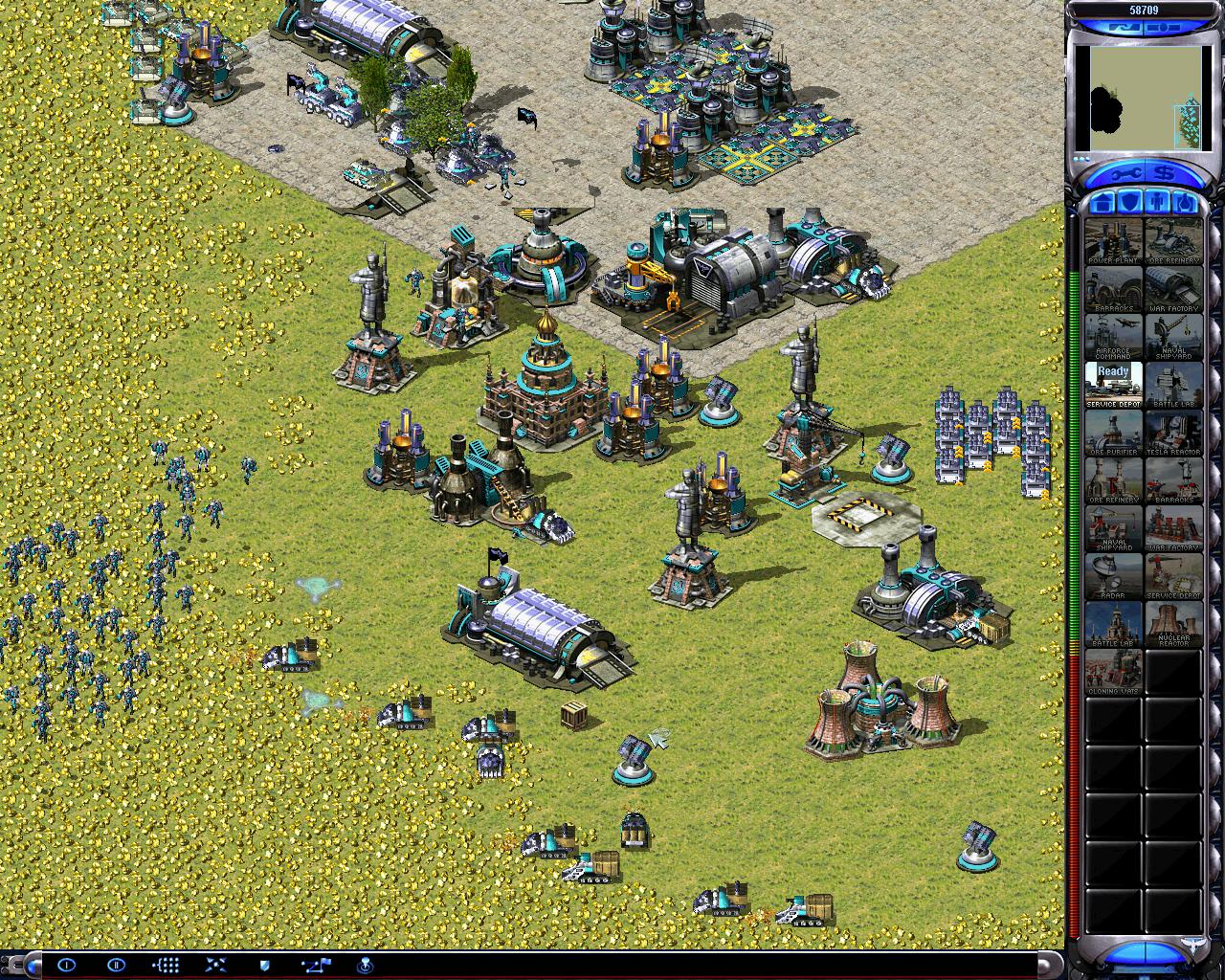Image resolution: width=1225 pixels, height=980 pixels.
Task: Select team two from the command bar
Action: [116, 965]
